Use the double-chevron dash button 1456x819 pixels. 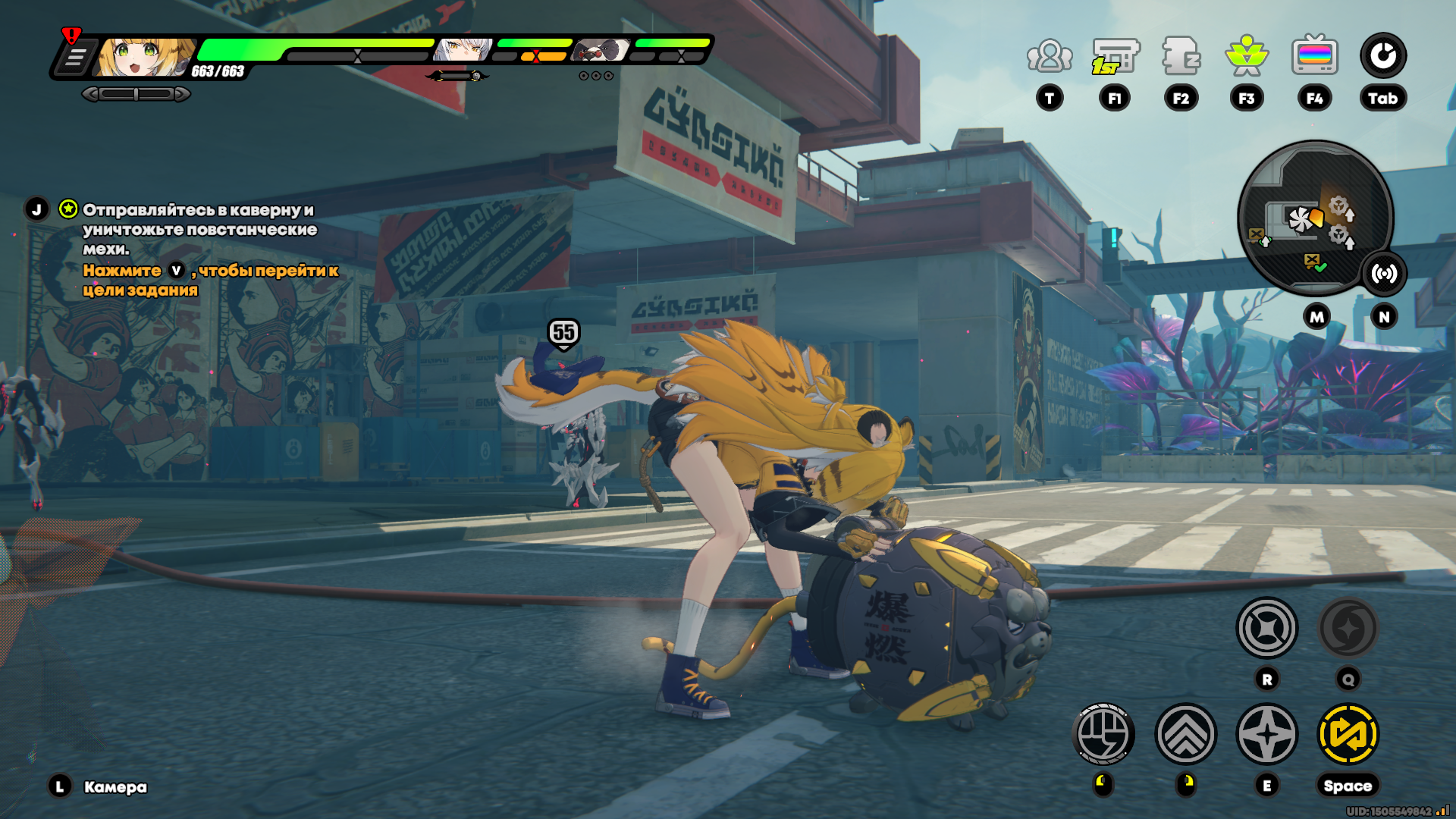[x=1185, y=734]
